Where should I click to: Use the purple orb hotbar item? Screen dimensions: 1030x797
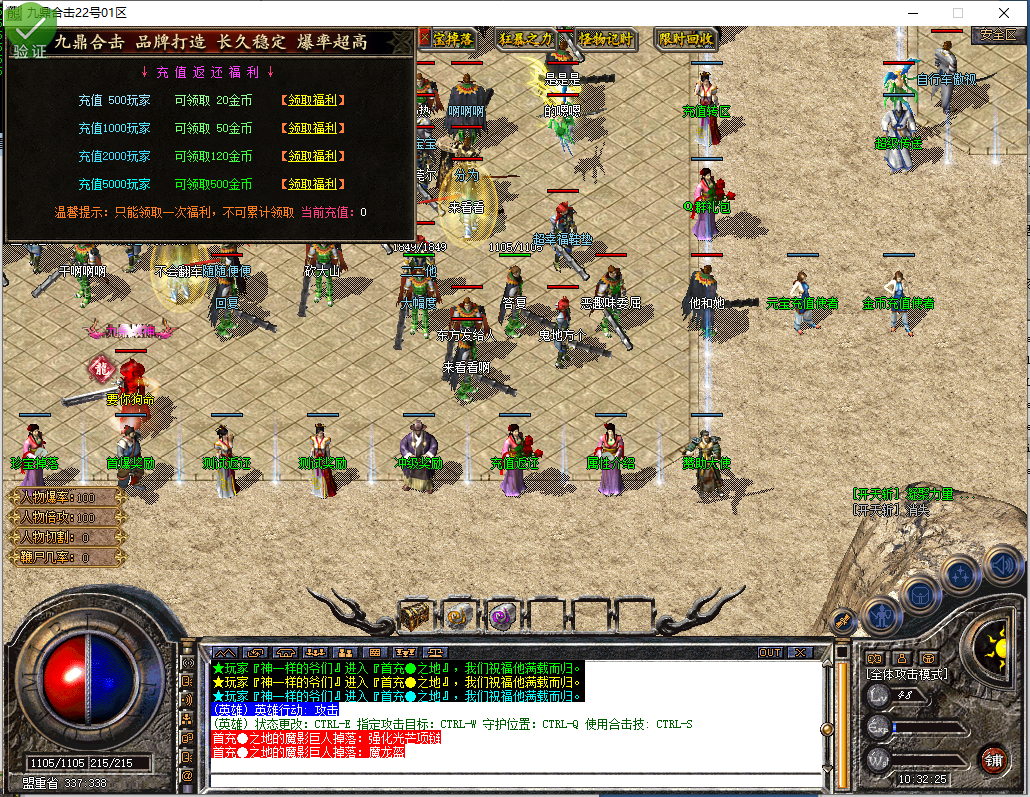tap(502, 617)
